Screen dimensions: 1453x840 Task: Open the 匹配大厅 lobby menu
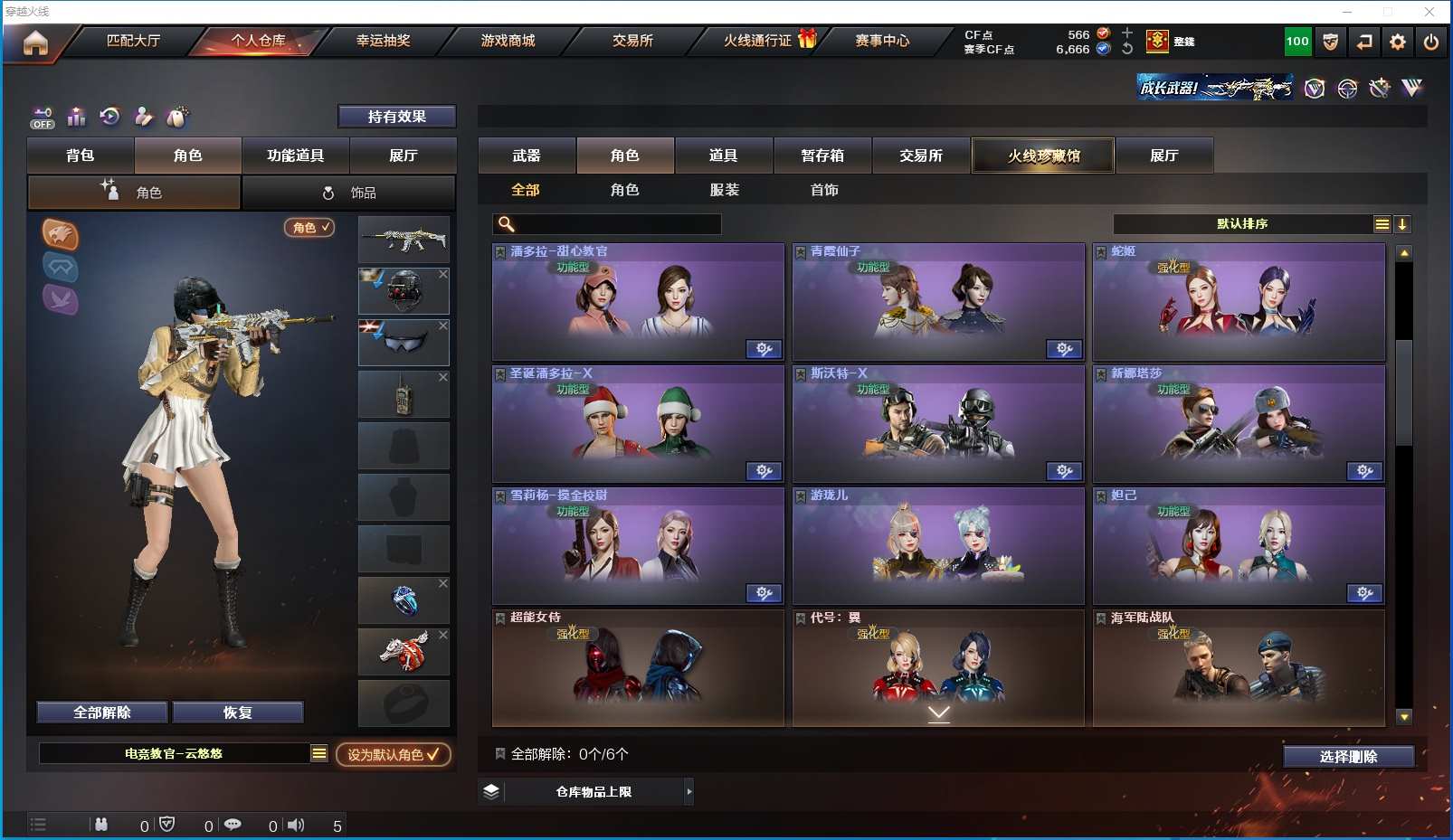click(x=133, y=41)
